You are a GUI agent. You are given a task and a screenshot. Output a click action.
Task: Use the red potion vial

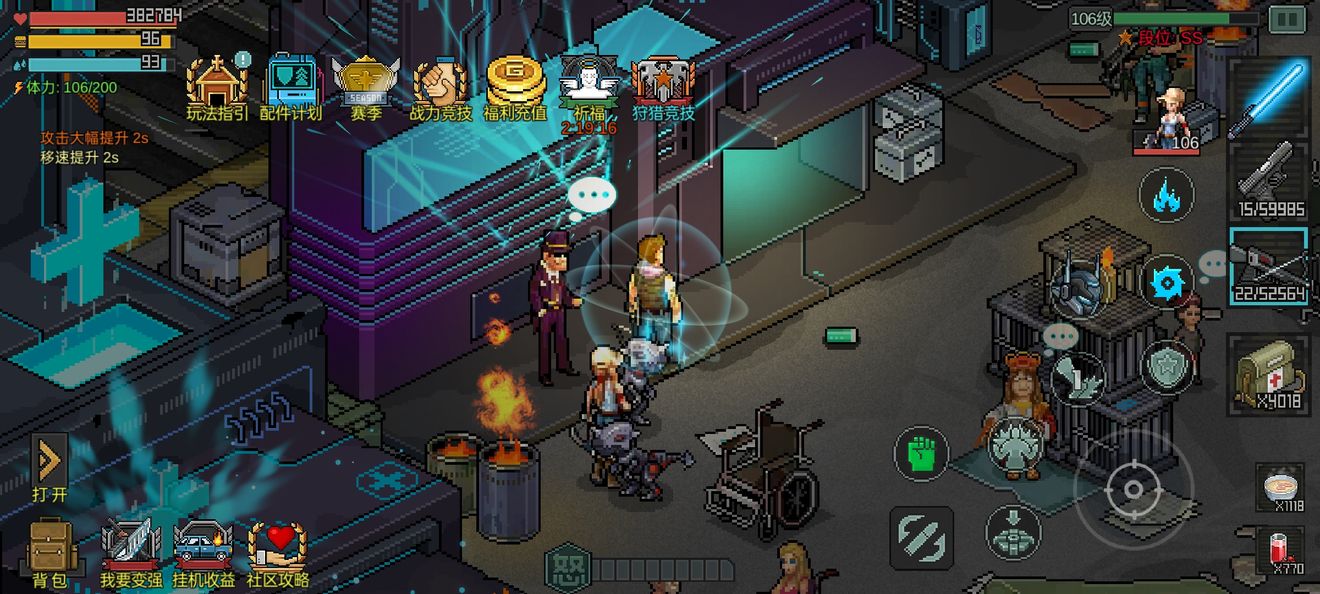tap(1280, 551)
